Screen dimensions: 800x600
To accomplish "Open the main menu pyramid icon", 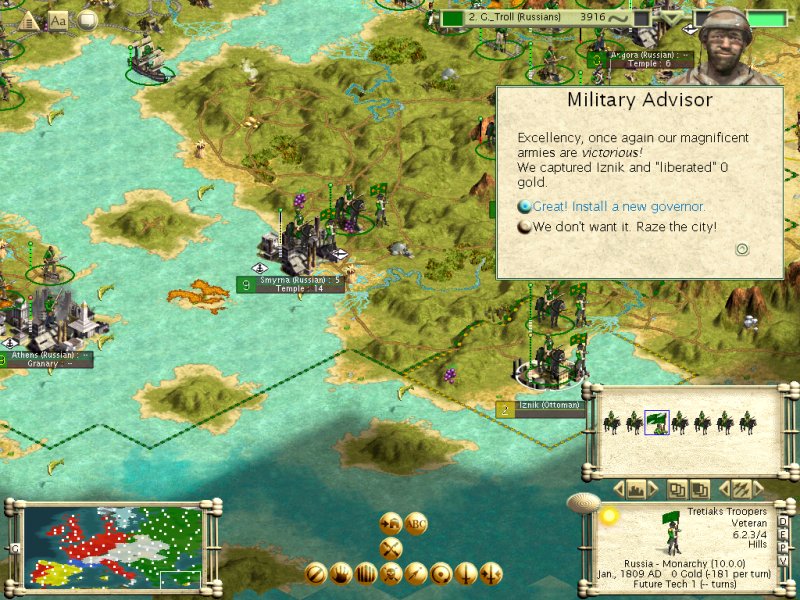I will [28, 19].
